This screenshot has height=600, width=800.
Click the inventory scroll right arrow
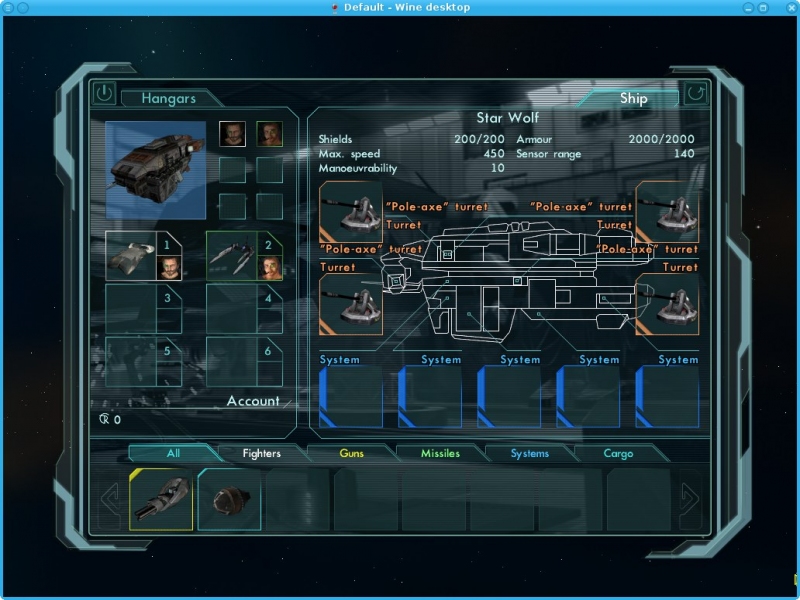(689, 498)
